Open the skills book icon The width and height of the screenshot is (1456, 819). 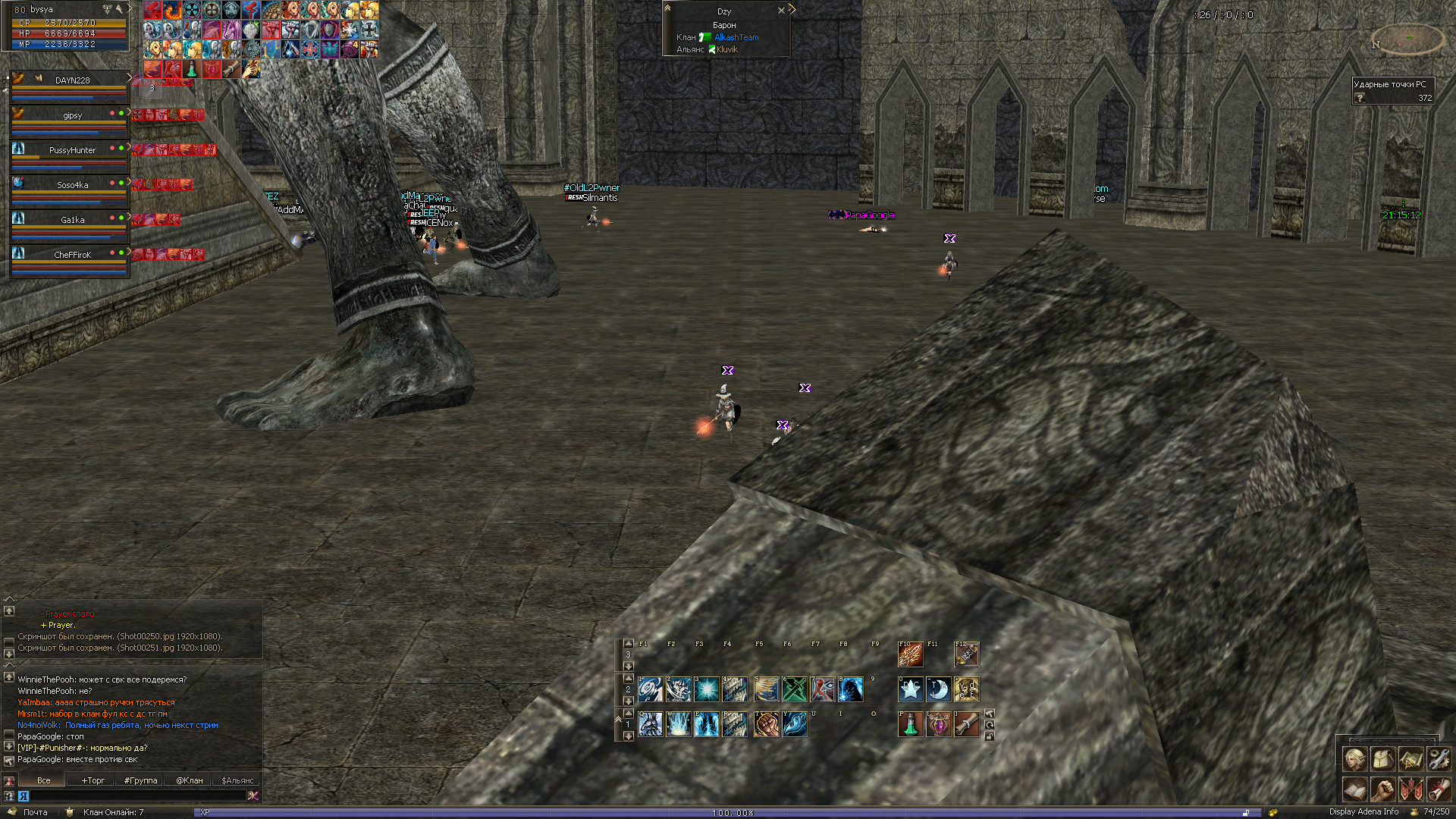pos(1355,789)
